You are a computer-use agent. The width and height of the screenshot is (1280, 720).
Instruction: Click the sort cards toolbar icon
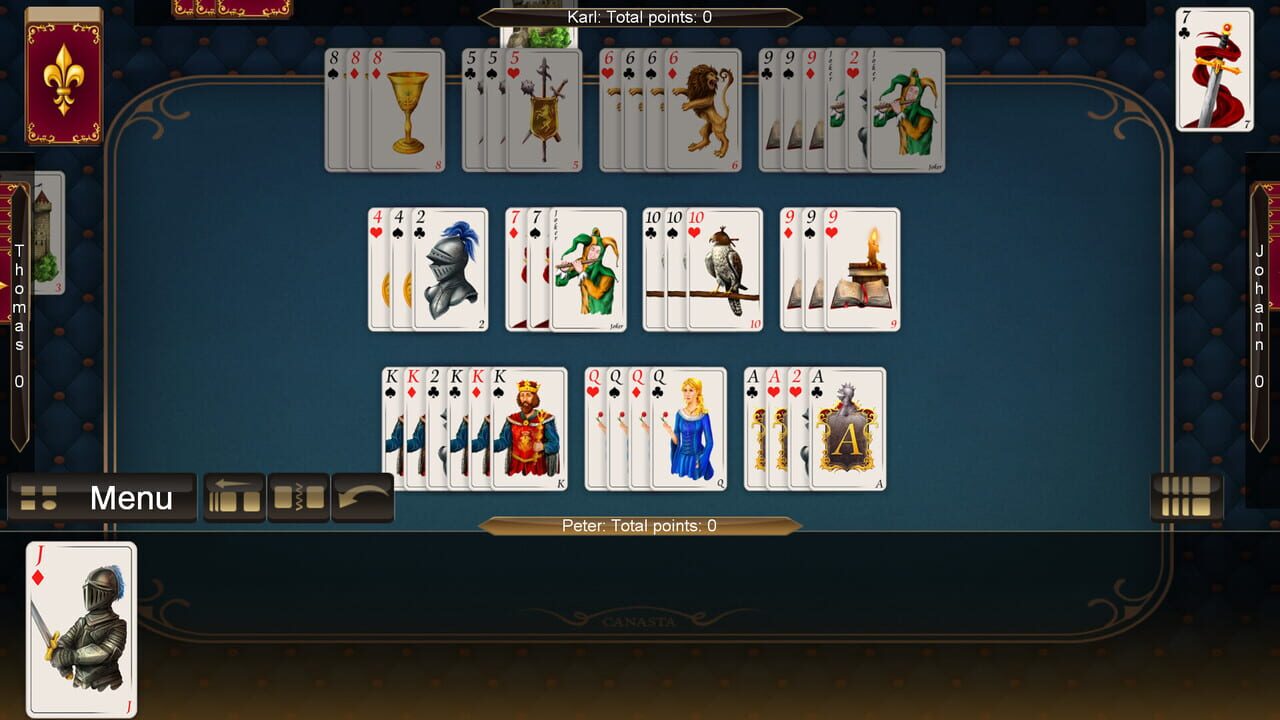click(297, 494)
